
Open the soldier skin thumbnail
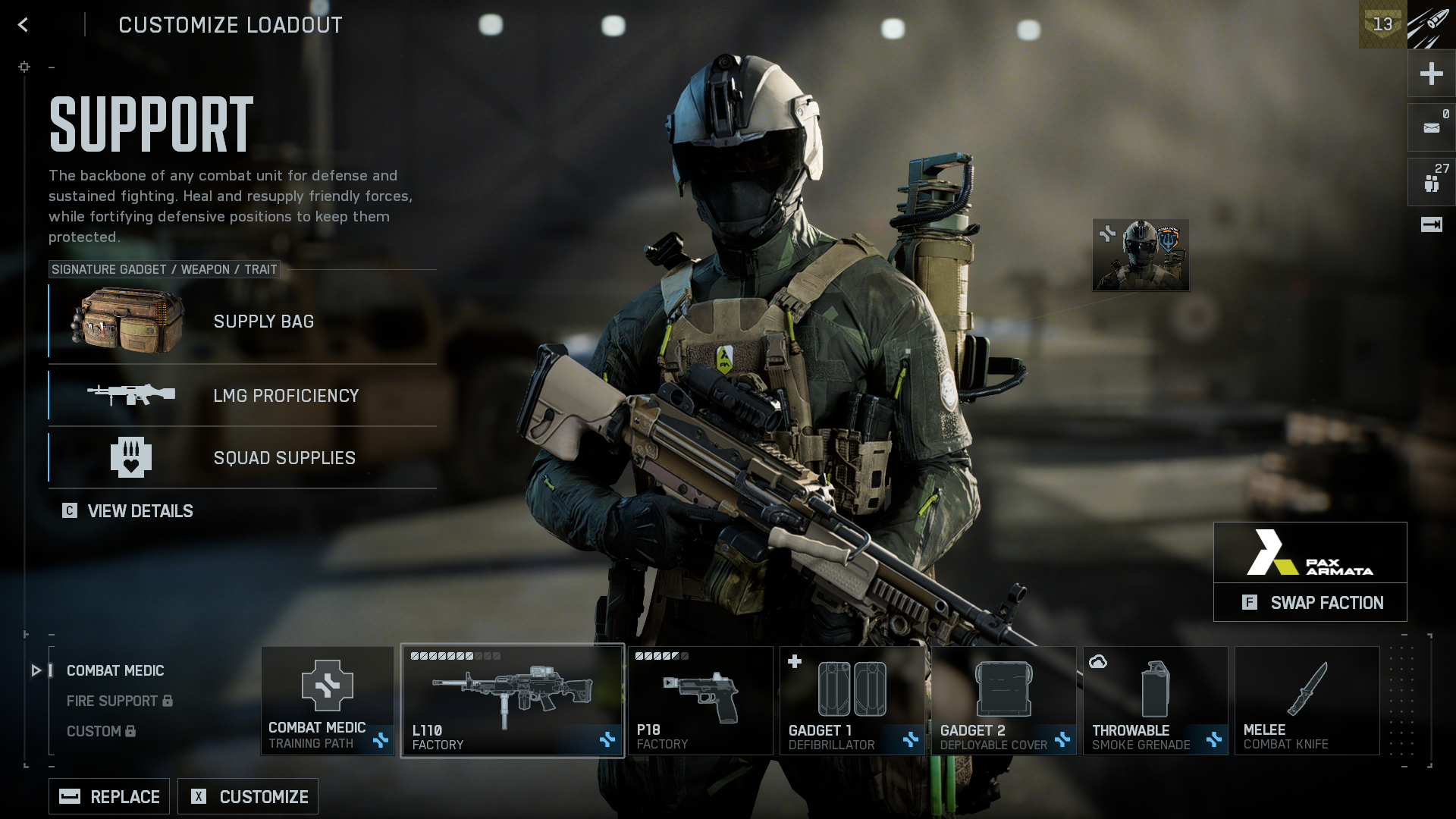click(x=1141, y=256)
